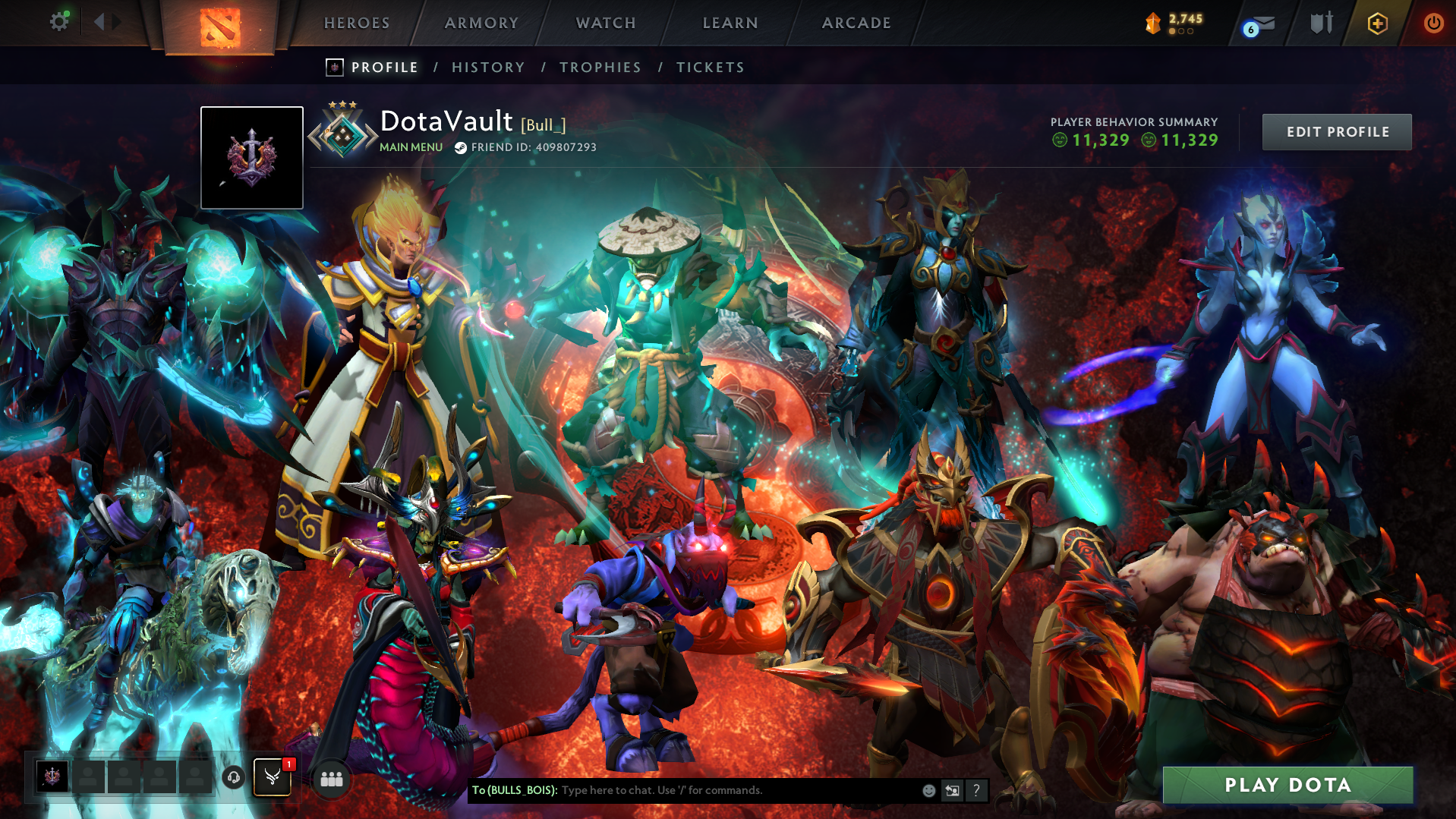Switch to the Watch section
1456x819 pixels.
(606, 23)
